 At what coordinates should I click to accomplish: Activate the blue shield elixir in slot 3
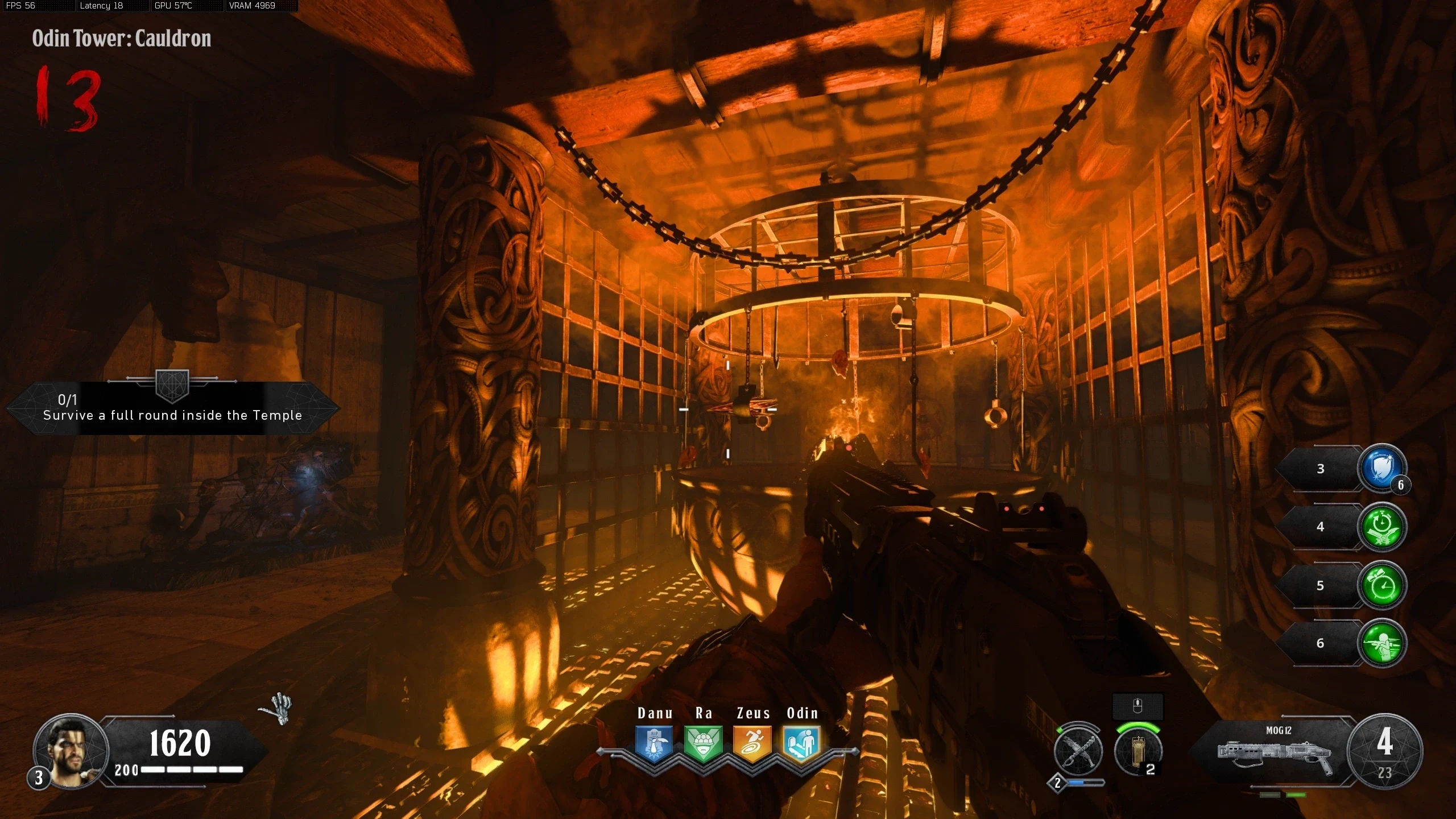pyautogui.click(x=1381, y=469)
